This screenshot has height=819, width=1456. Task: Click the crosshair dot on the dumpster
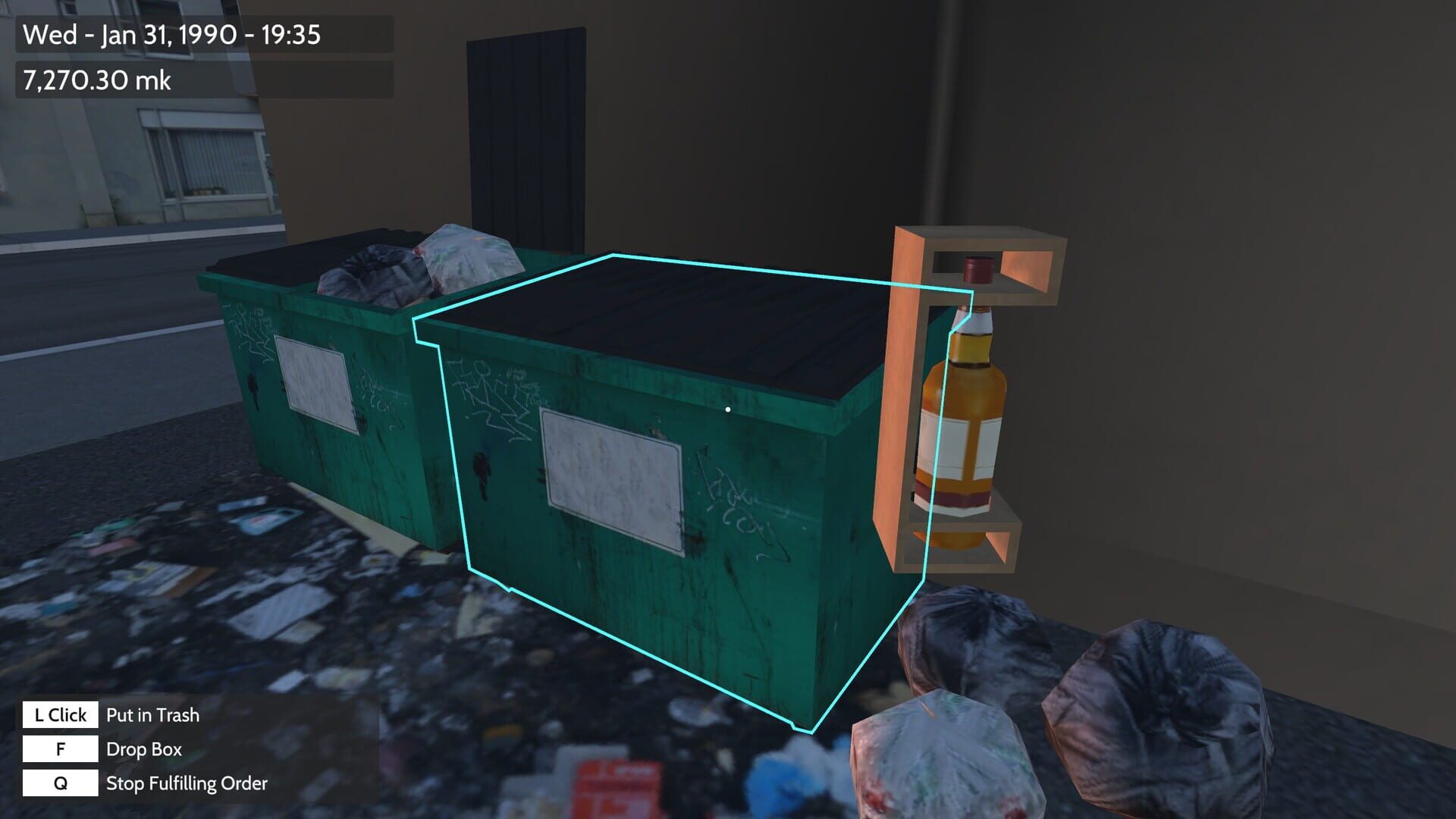pyautogui.click(x=729, y=408)
